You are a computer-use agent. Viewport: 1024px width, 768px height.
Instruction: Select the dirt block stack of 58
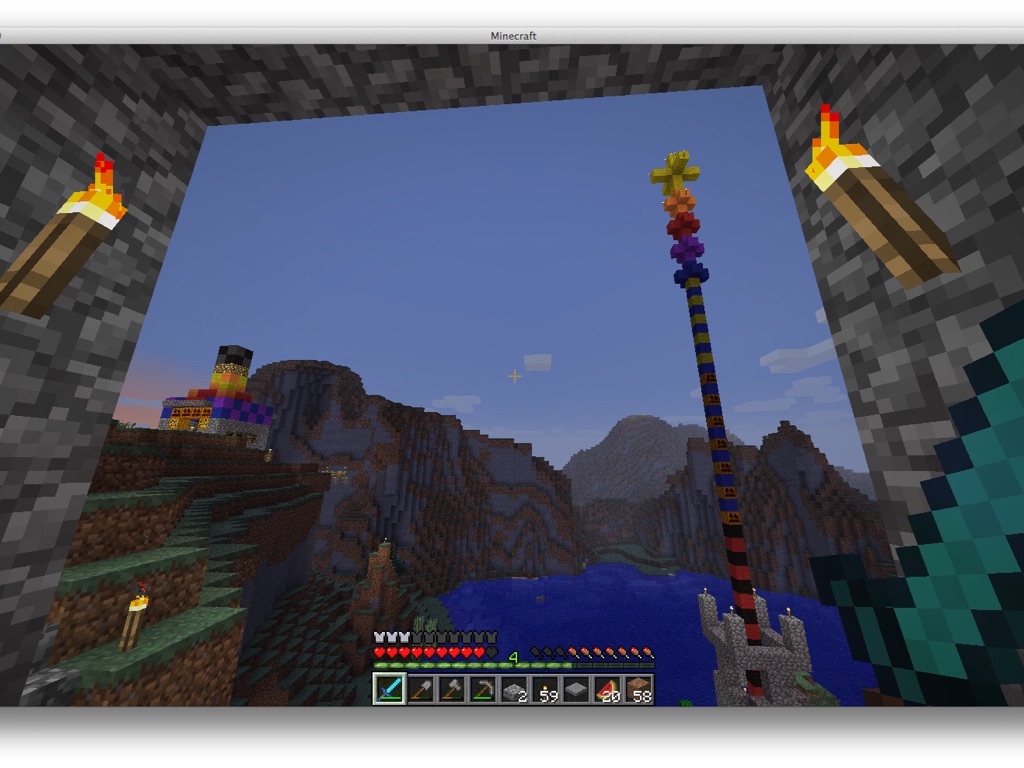click(x=638, y=689)
